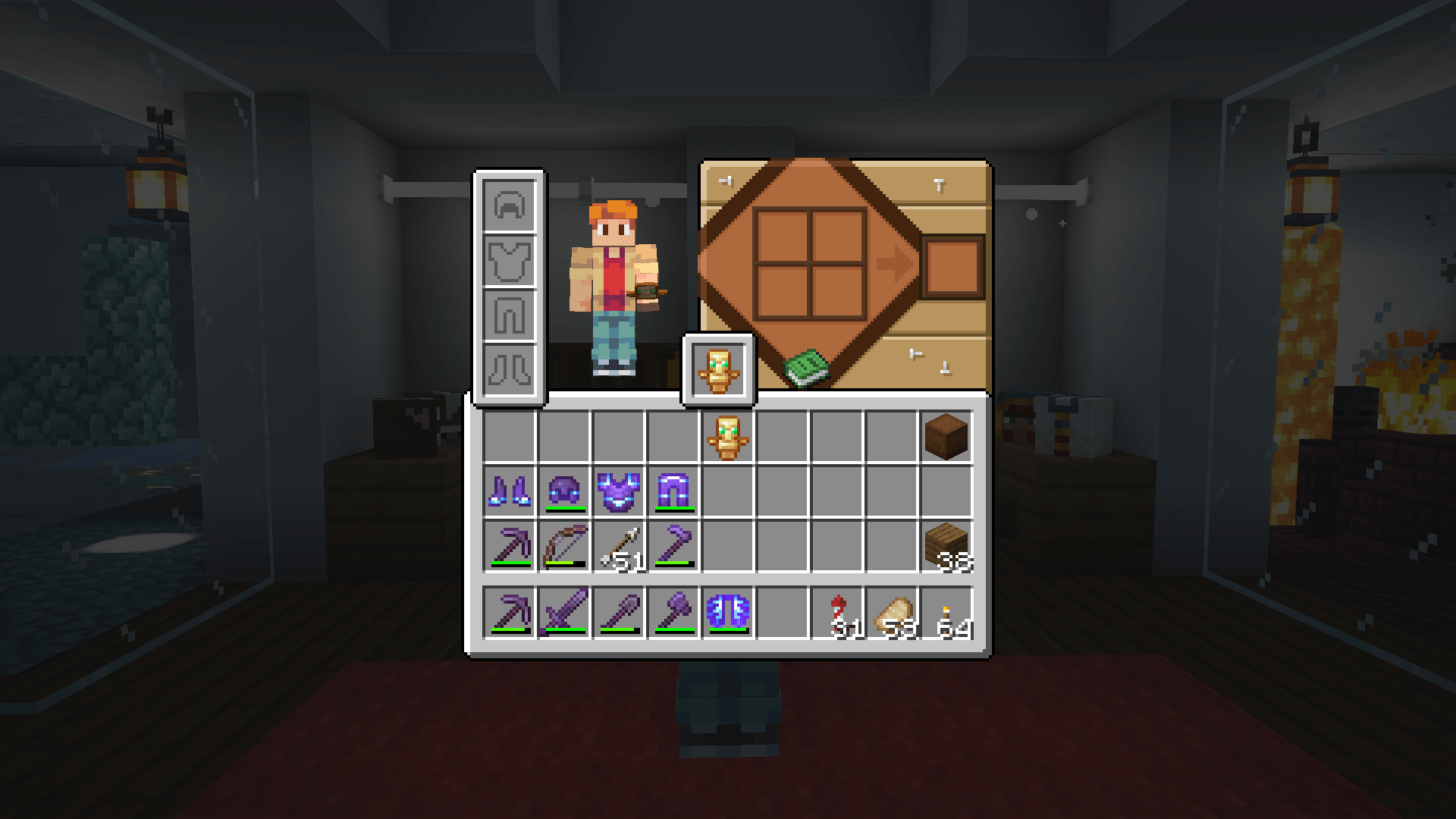Select the dark oak planks stack of 38

[x=946, y=544]
